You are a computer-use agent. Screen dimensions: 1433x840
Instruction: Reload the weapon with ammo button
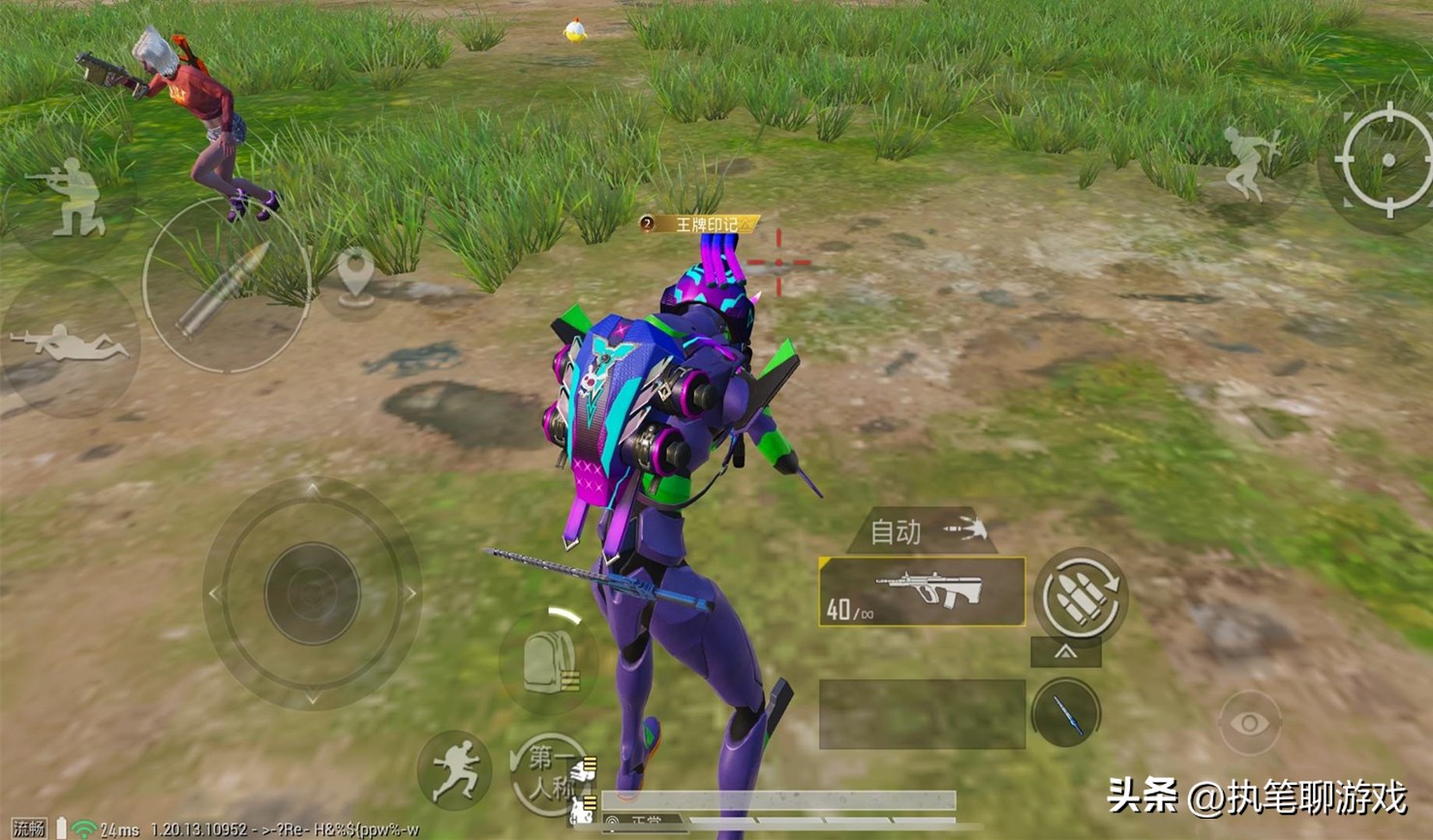click(1082, 595)
